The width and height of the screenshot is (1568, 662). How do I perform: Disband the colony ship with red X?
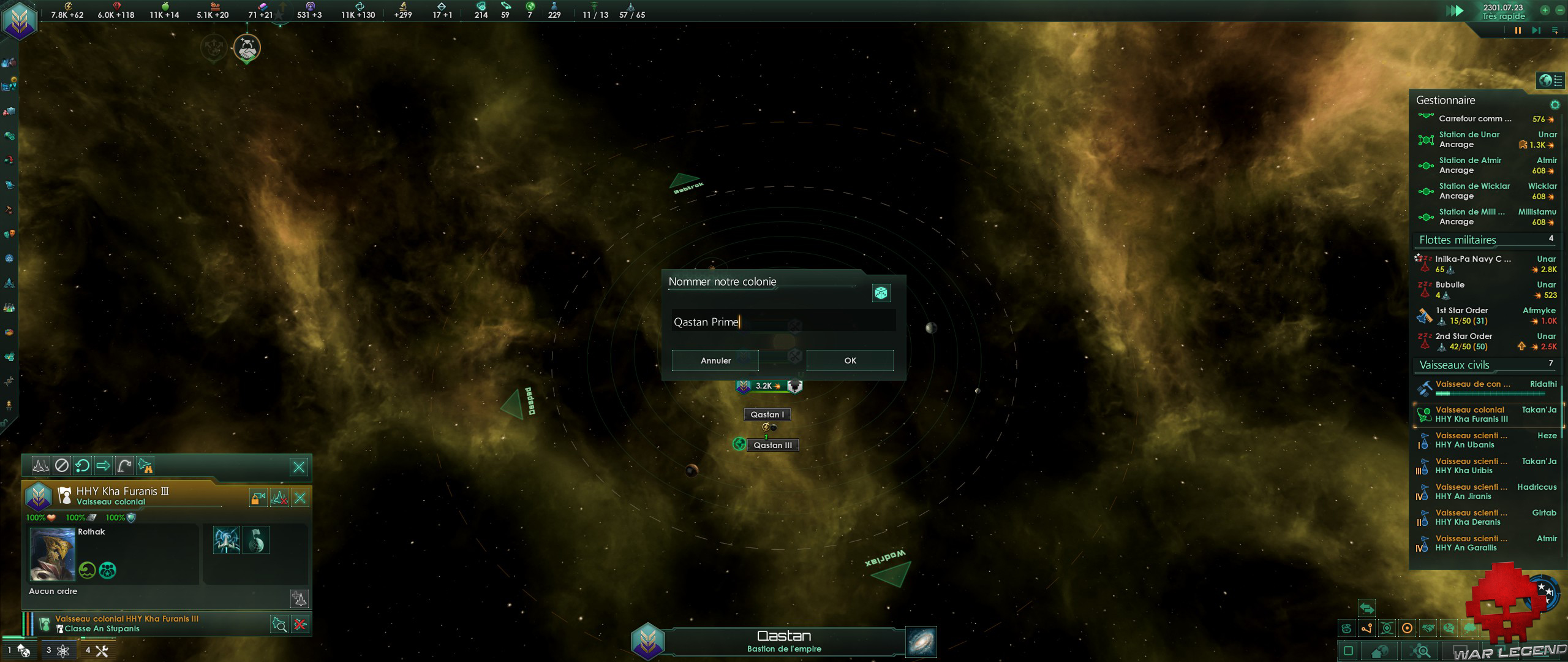click(x=300, y=625)
